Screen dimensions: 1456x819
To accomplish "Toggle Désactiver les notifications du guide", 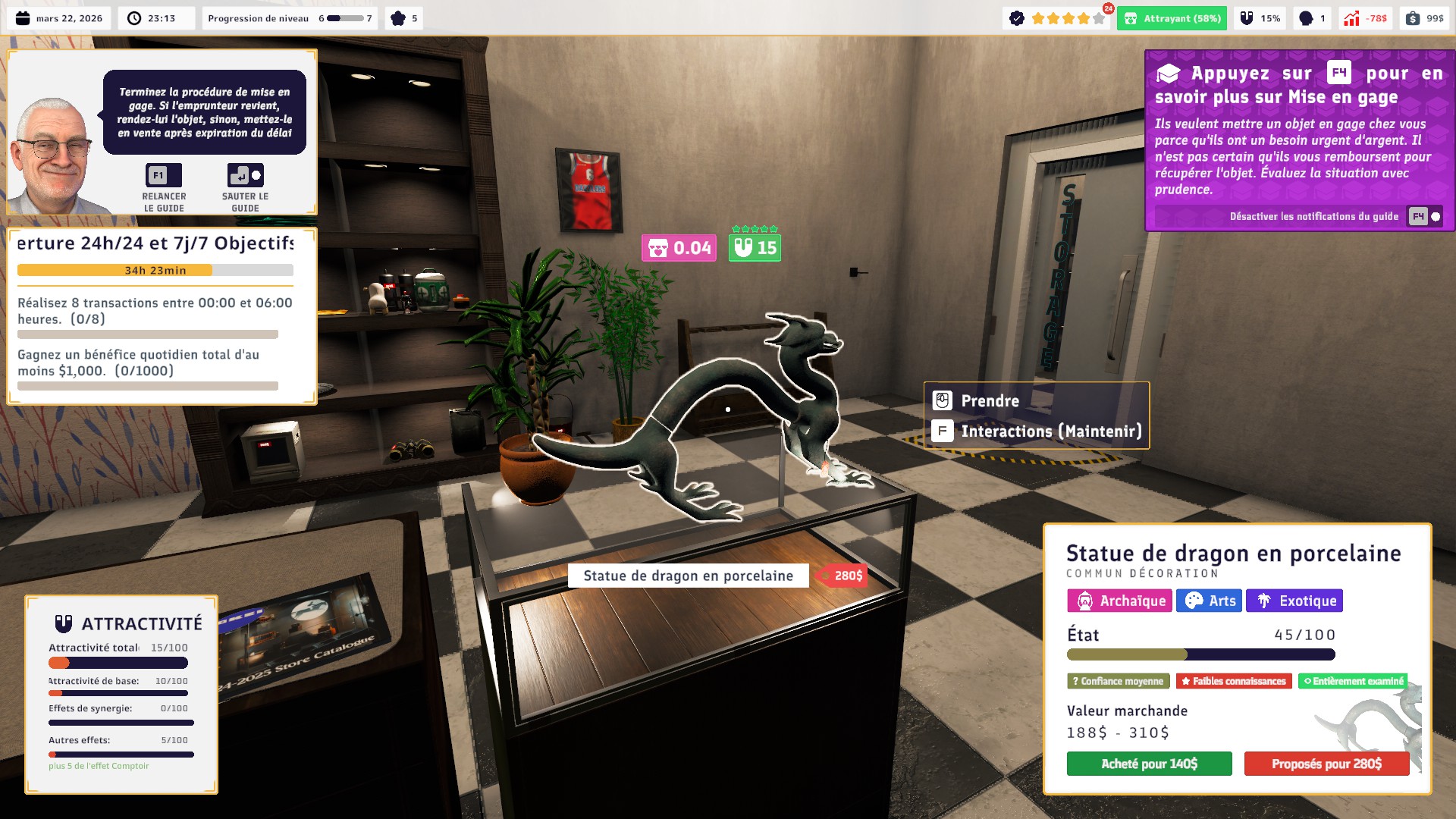I will point(1316,216).
